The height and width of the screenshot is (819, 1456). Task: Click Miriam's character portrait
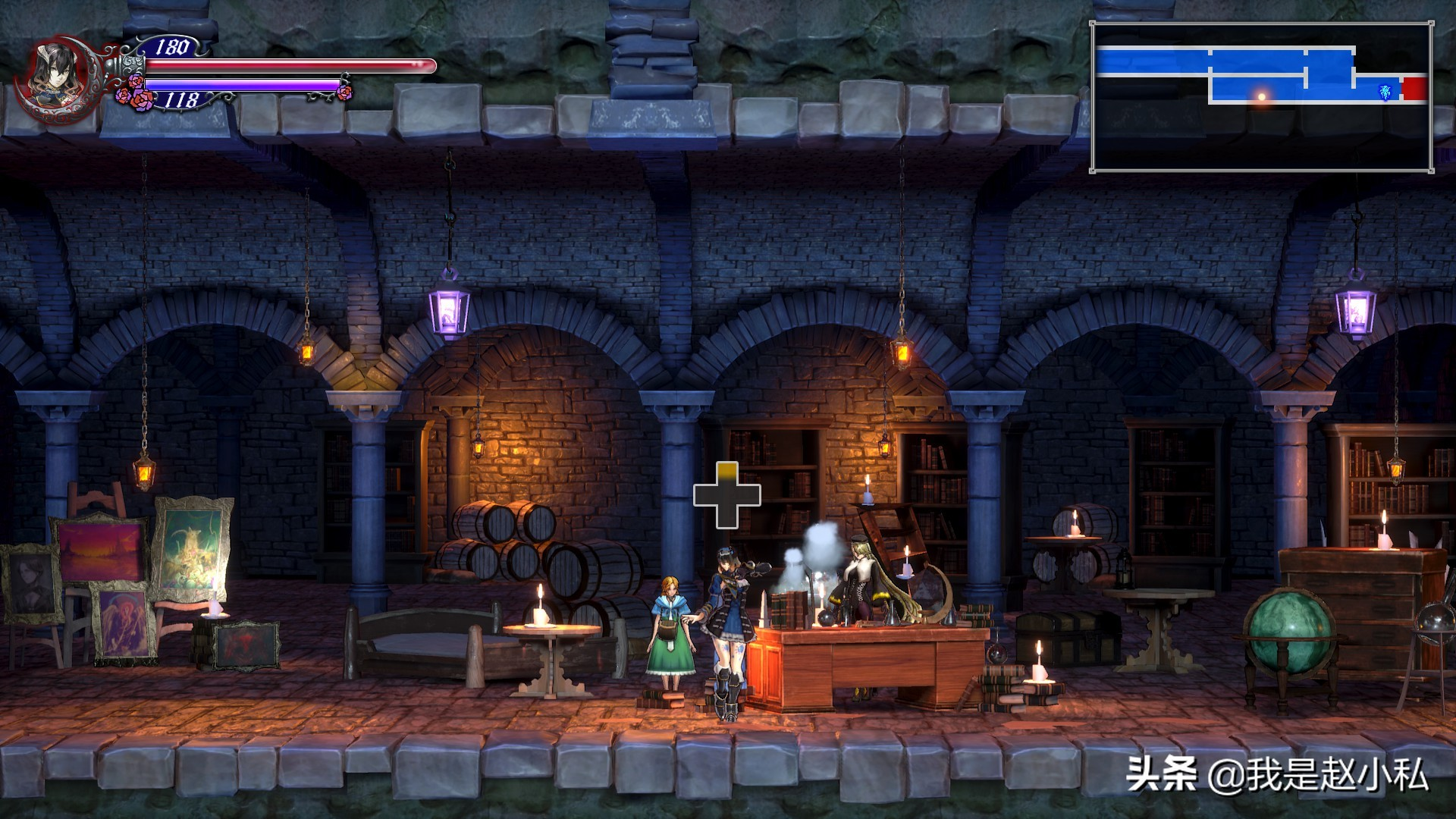point(55,74)
